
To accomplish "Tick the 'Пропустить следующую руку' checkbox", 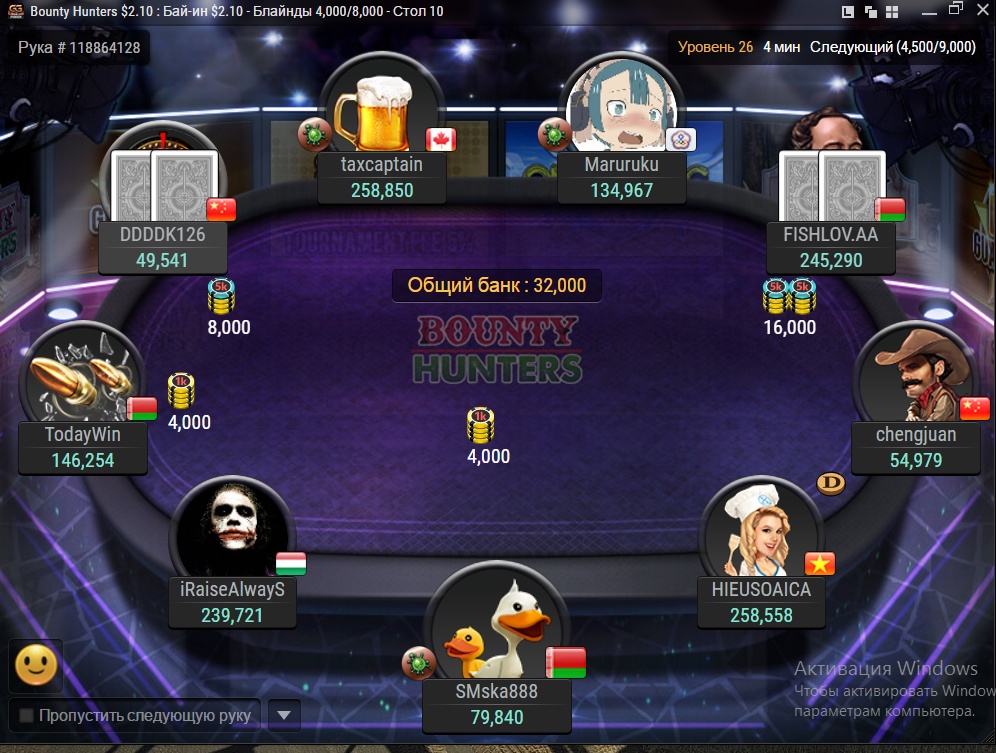I will [x=26, y=716].
